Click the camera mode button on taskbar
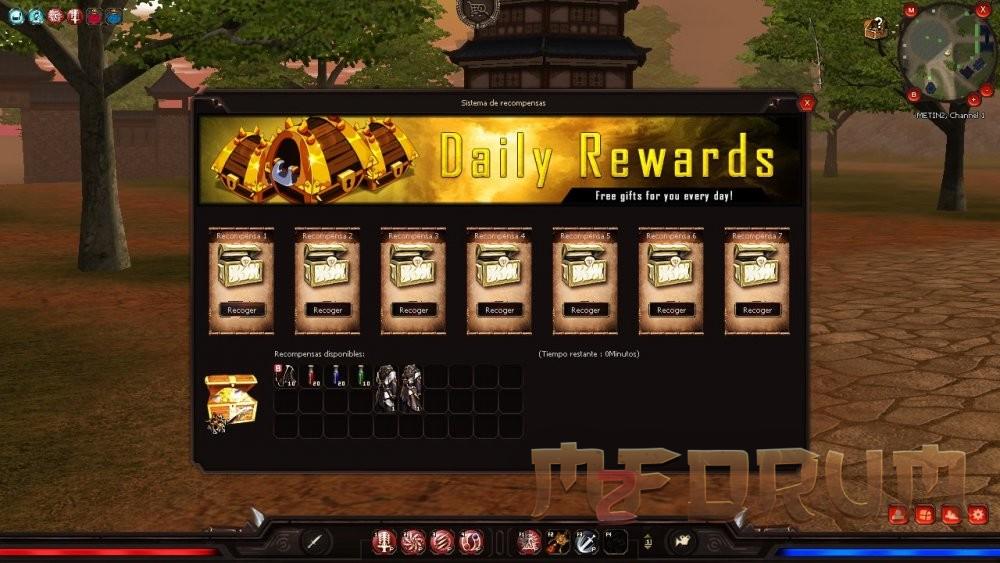This screenshot has height=563, width=1000. point(682,541)
